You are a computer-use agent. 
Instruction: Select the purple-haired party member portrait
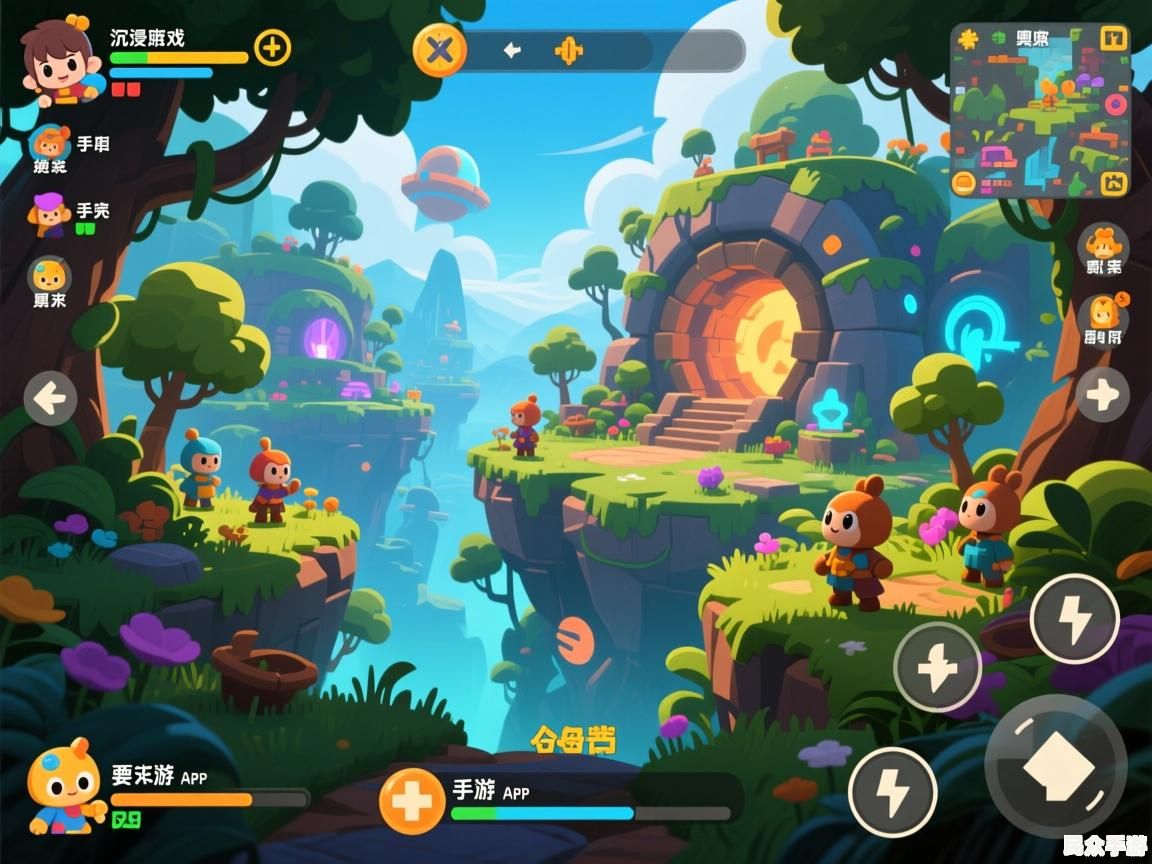[48, 213]
